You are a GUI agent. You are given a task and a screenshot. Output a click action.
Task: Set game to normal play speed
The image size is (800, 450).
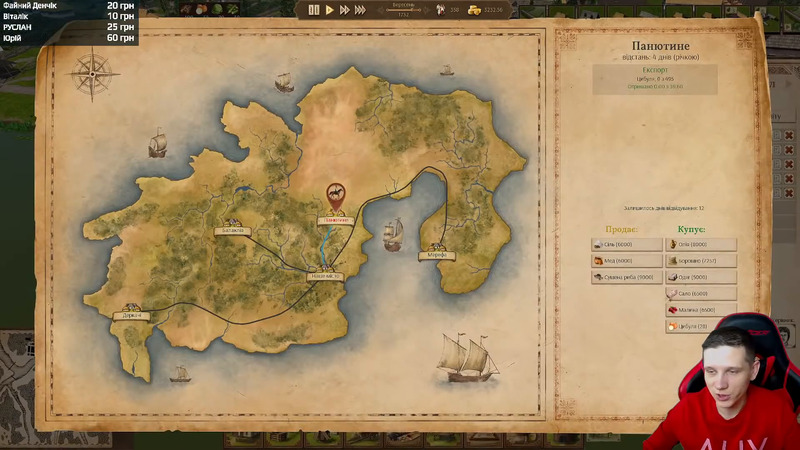pyautogui.click(x=330, y=10)
